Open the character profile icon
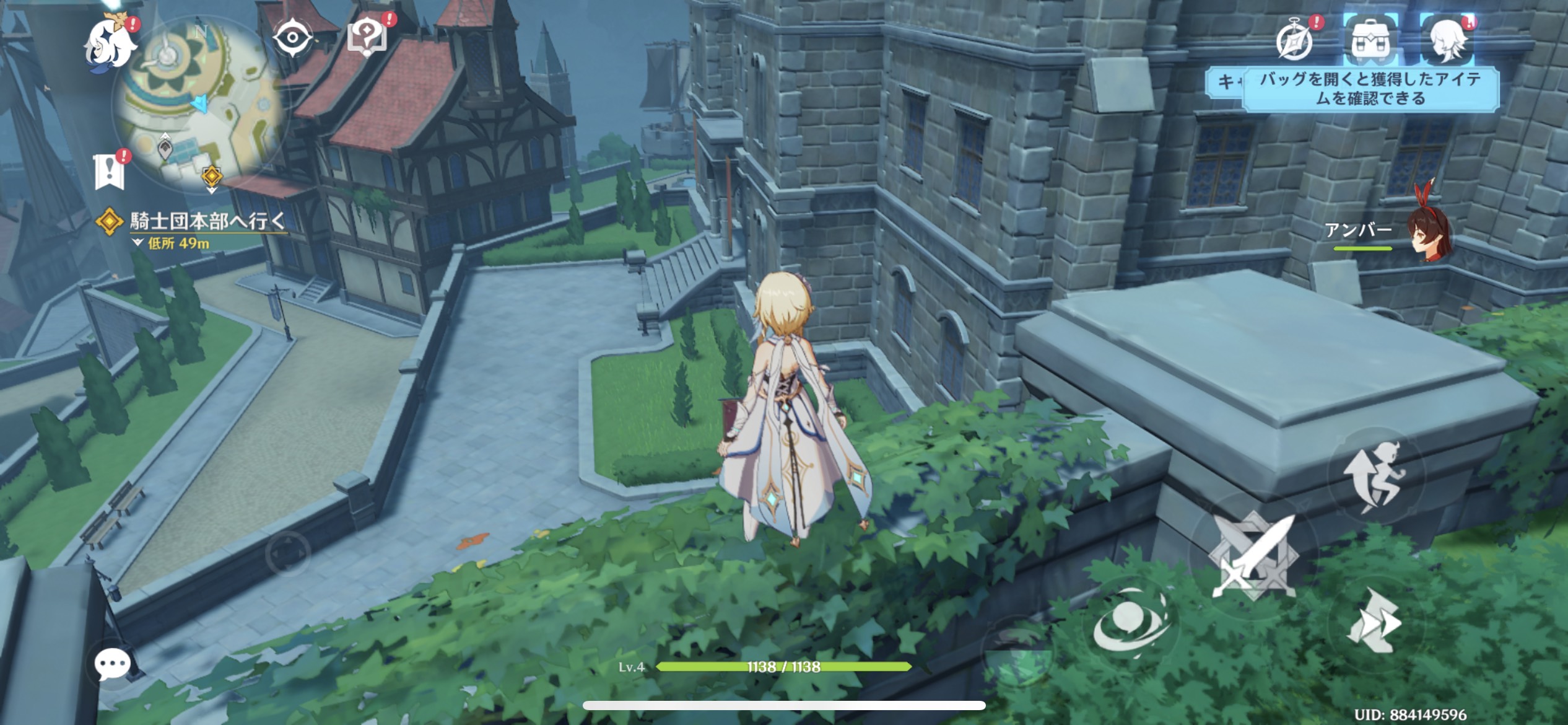 (x=1448, y=41)
